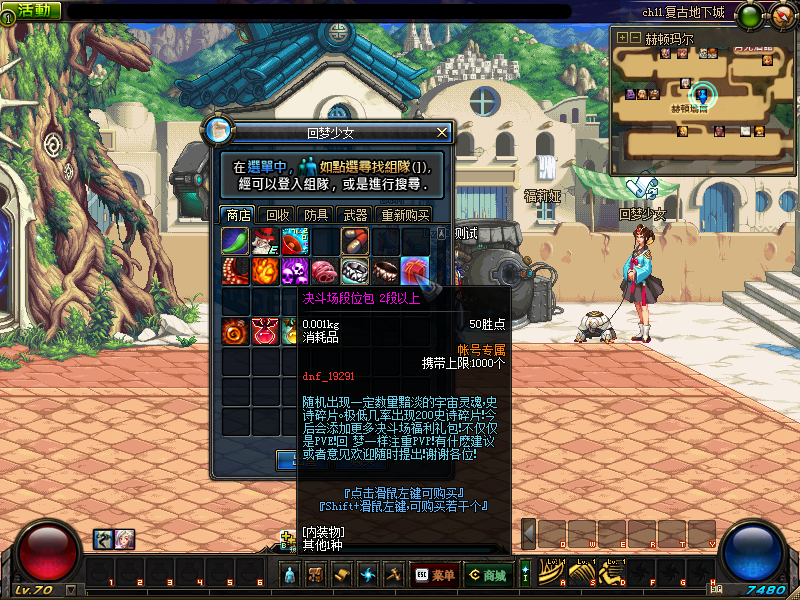Buy the silver spiked ring item
Screen dimensions: 800x600
[x=355, y=271]
